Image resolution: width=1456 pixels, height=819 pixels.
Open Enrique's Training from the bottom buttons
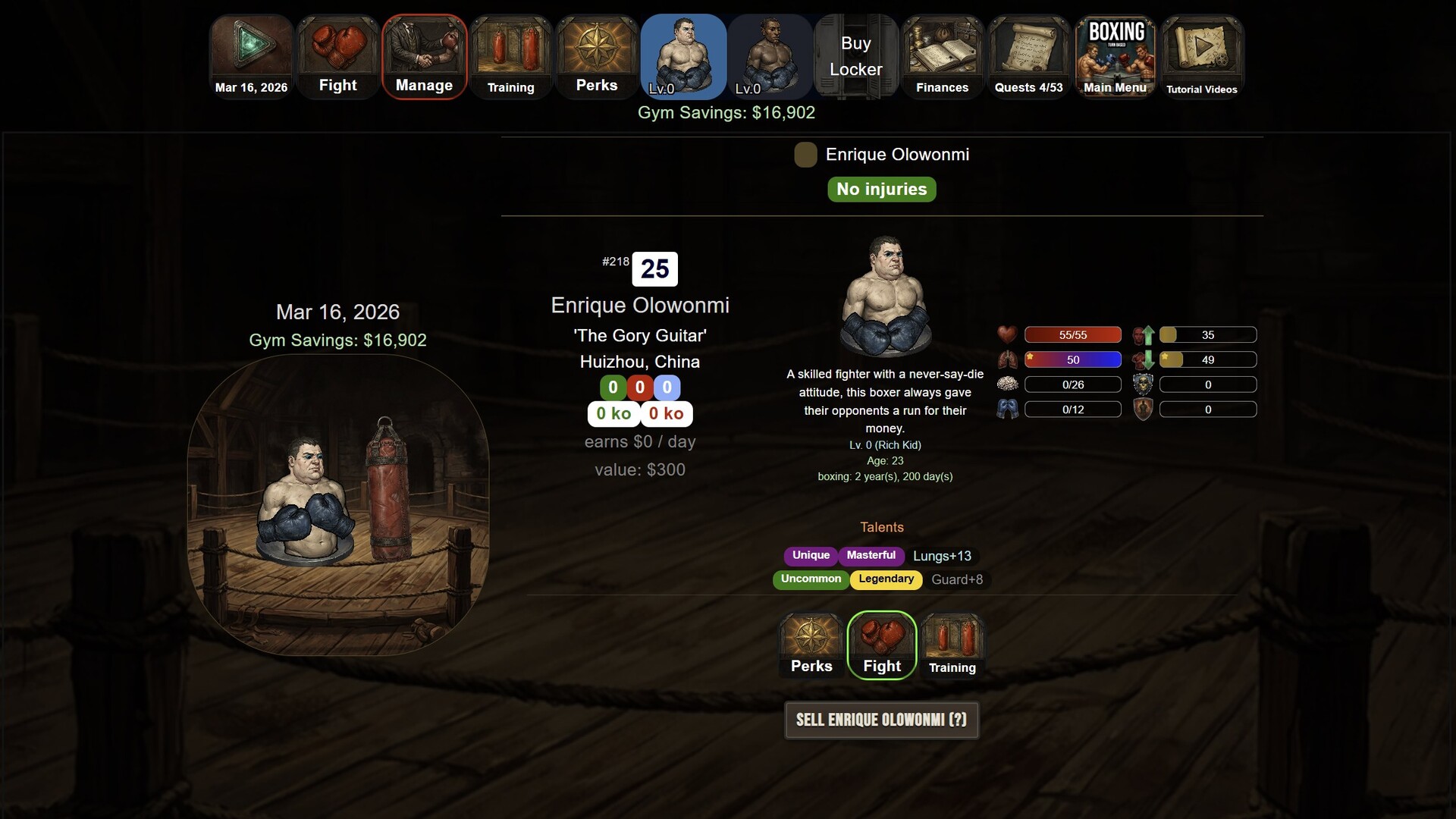pyautogui.click(x=952, y=645)
